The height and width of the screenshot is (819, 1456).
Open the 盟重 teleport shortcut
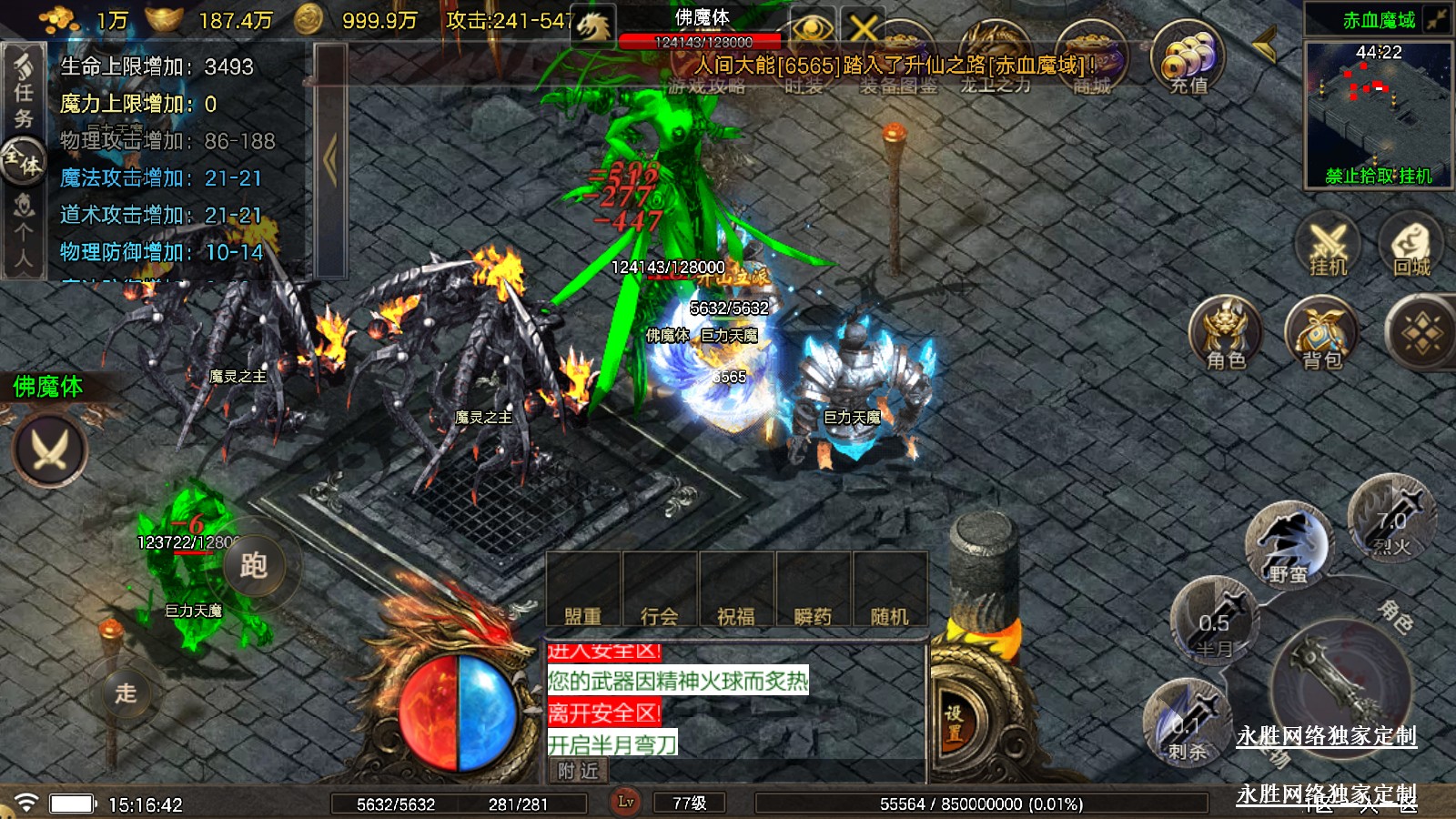[x=582, y=591]
